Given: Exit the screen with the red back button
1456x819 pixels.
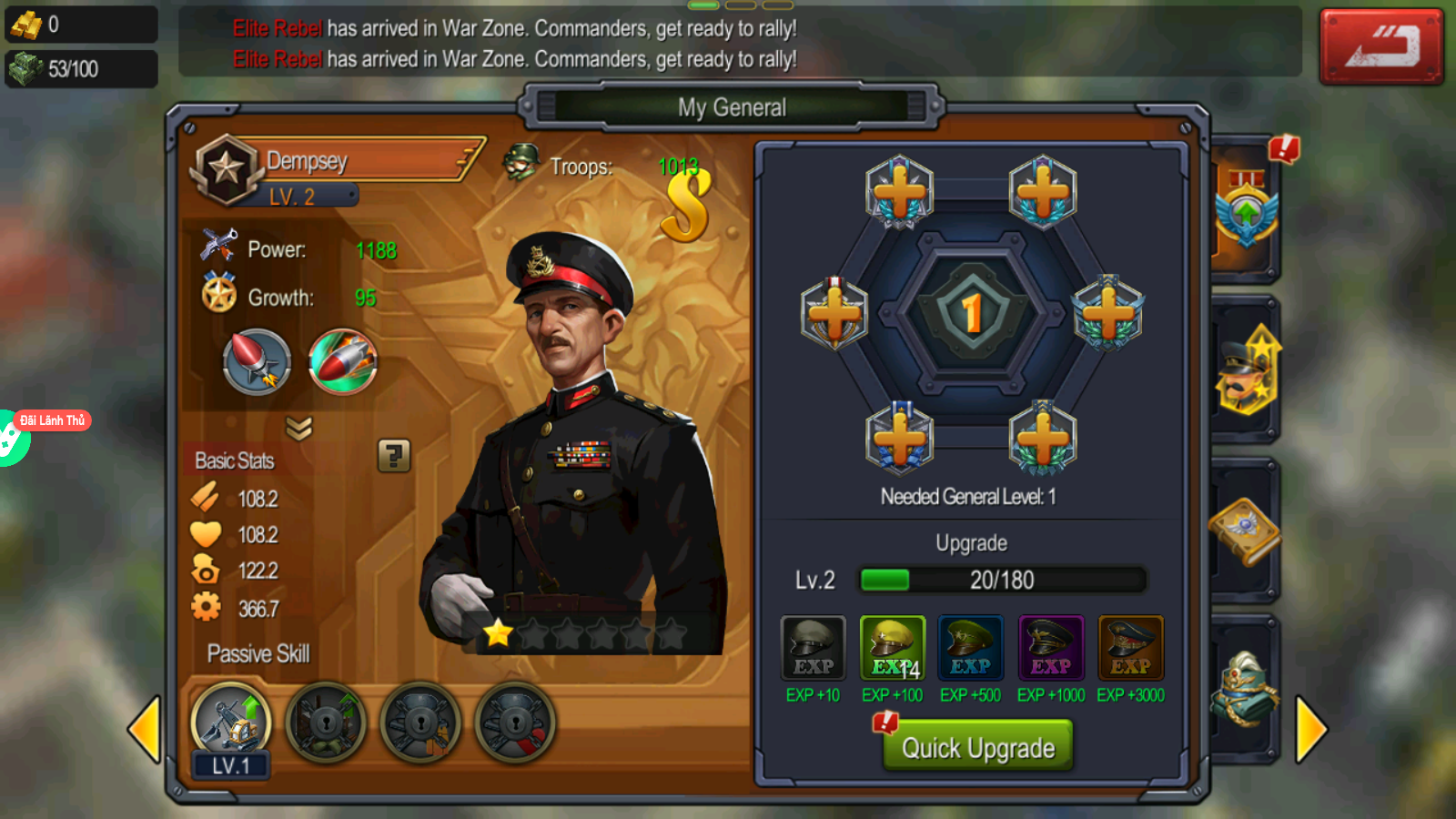Looking at the screenshot, I should 1380,46.
